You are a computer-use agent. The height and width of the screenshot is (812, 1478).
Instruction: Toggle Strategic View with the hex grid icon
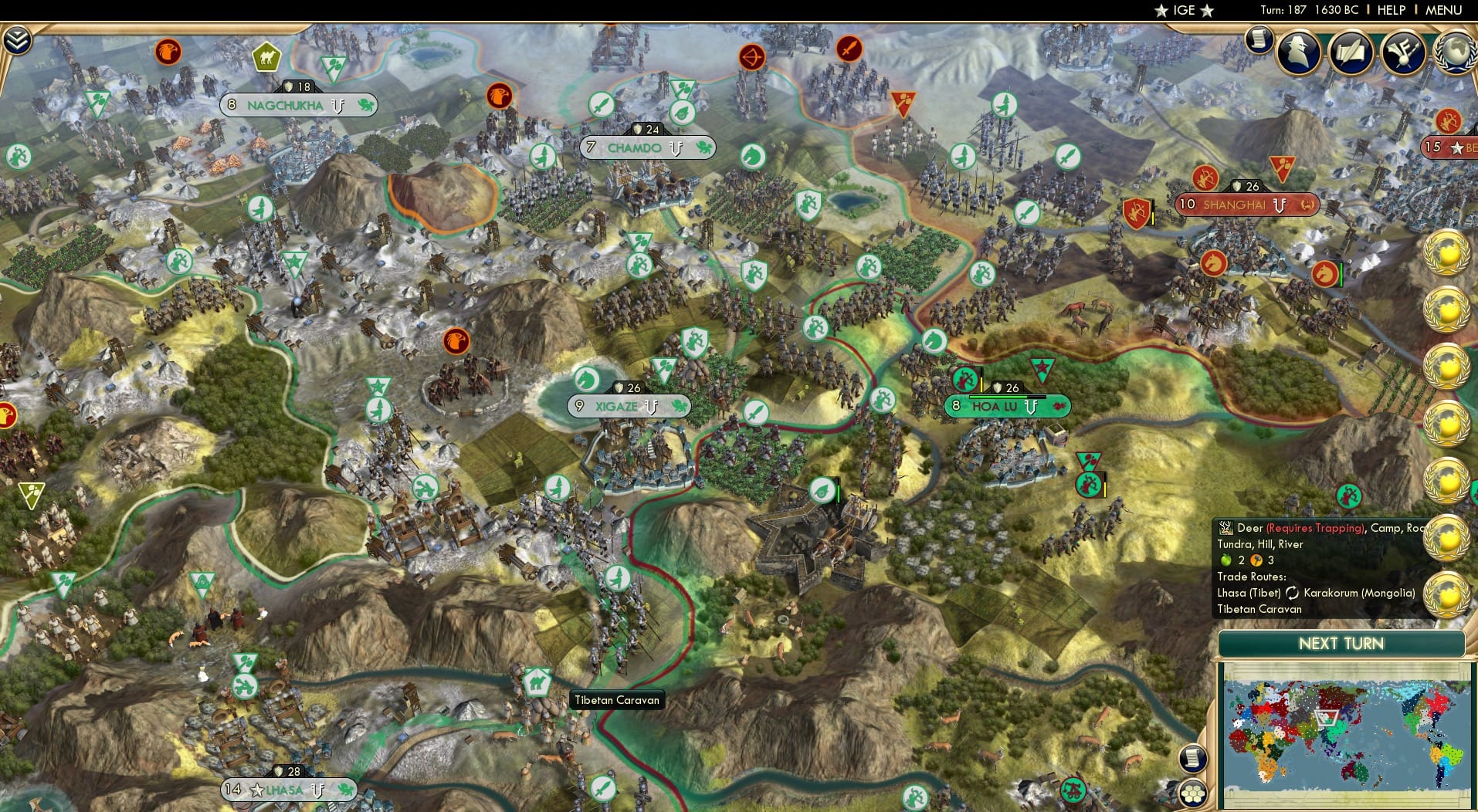1193,791
